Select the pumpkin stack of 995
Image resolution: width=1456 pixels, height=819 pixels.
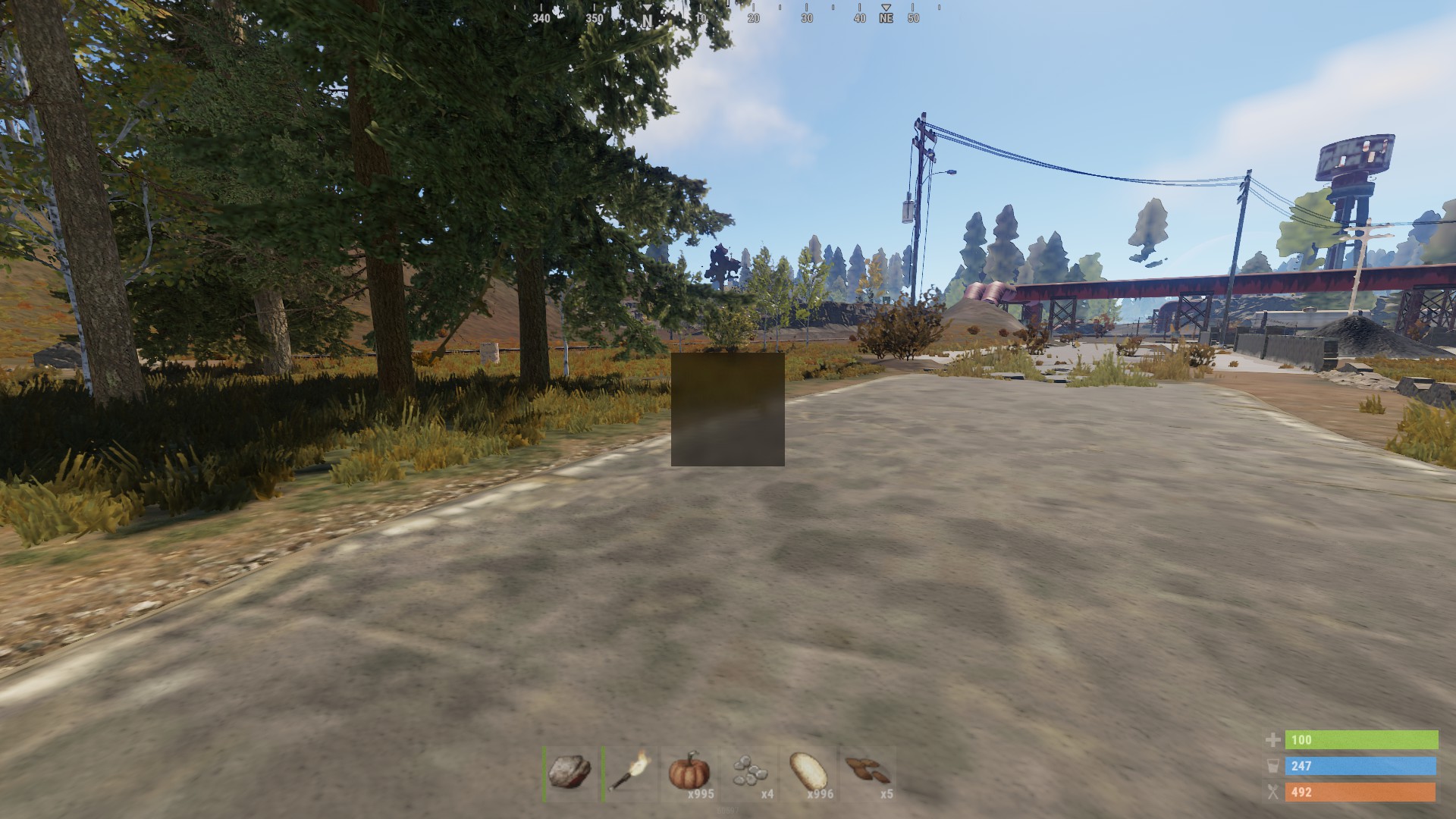click(688, 773)
